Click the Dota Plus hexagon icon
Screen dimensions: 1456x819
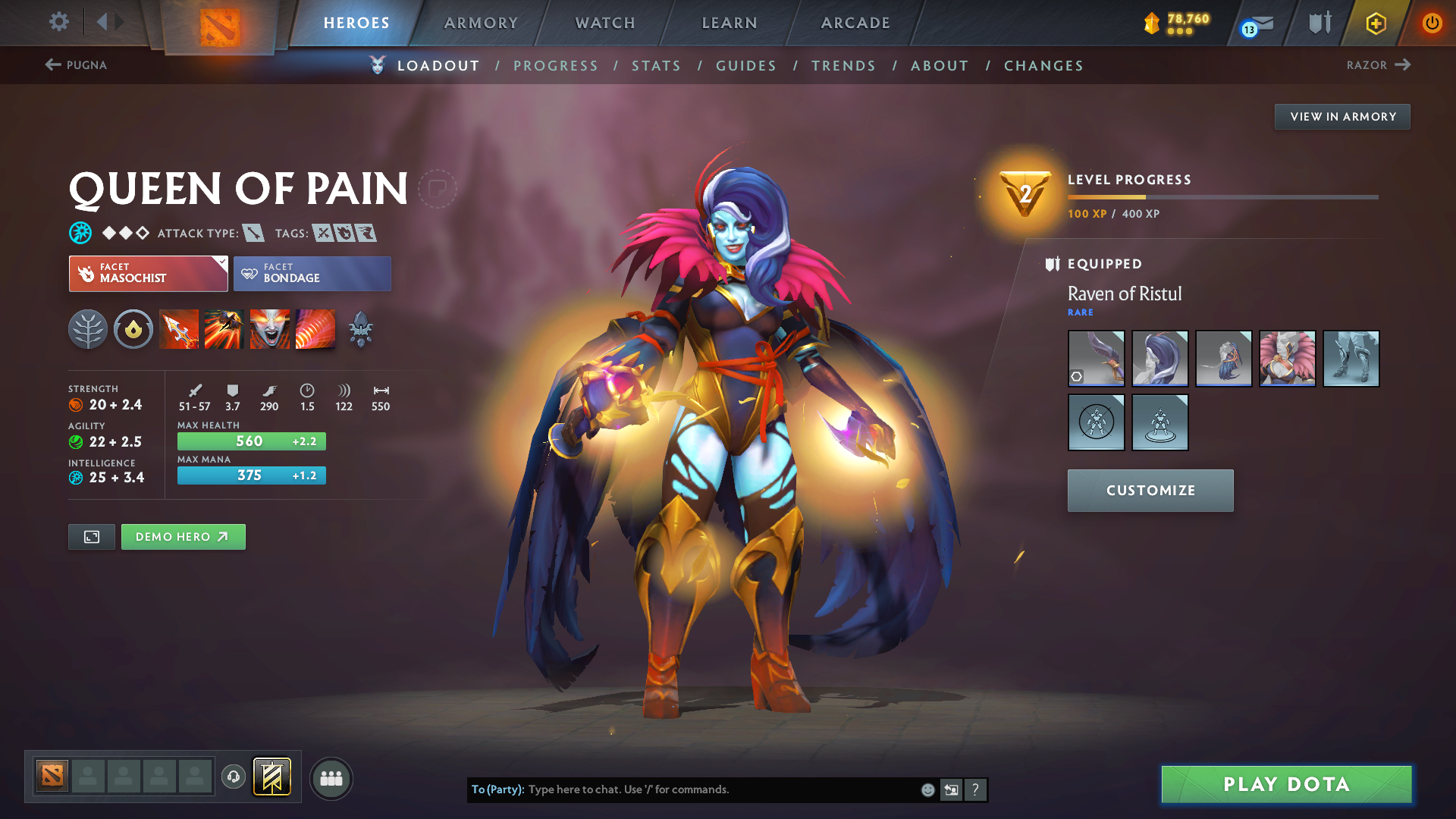click(1376, 23)
